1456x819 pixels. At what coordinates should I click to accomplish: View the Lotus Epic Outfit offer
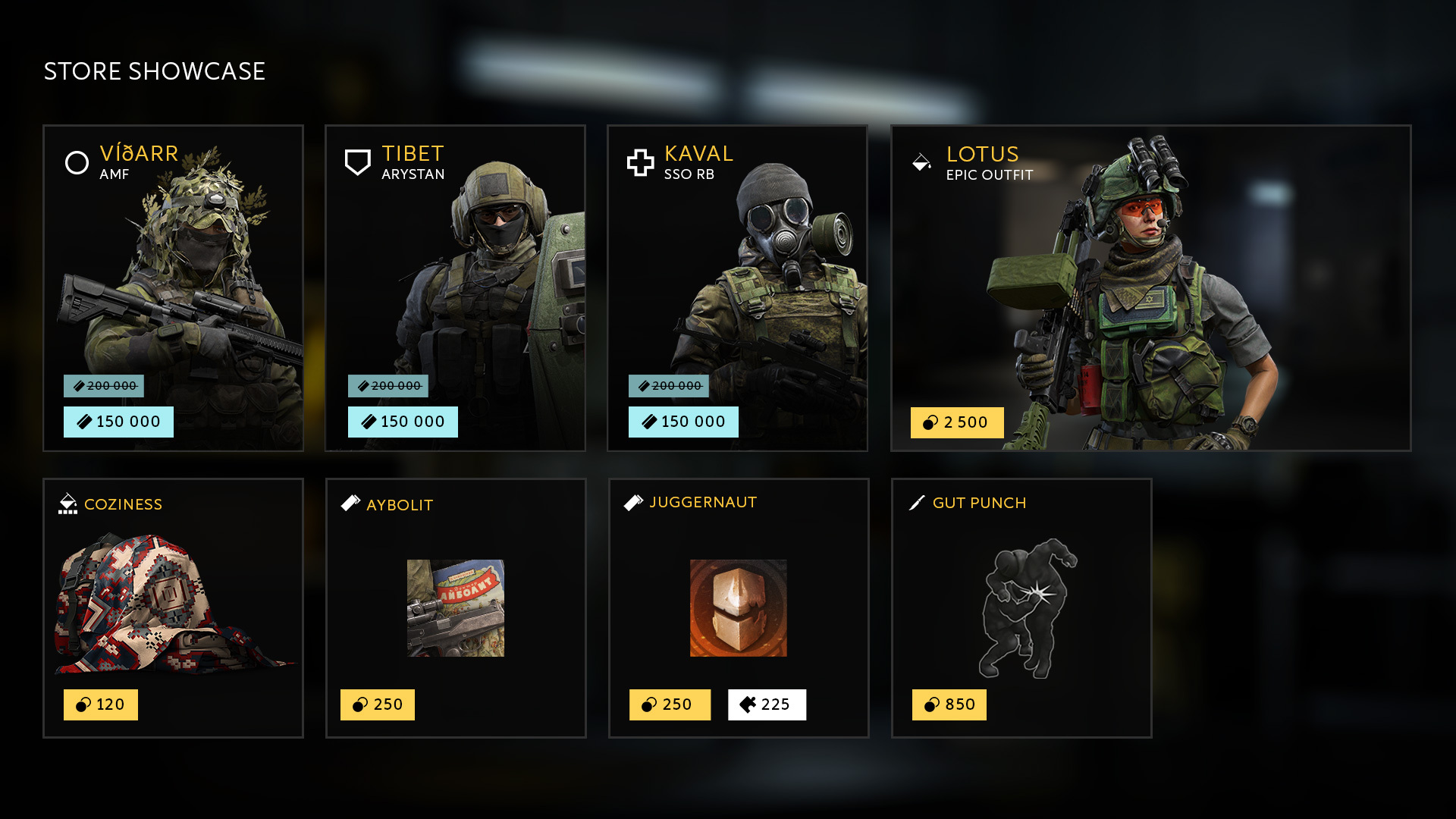click(x=1150, y=288)
